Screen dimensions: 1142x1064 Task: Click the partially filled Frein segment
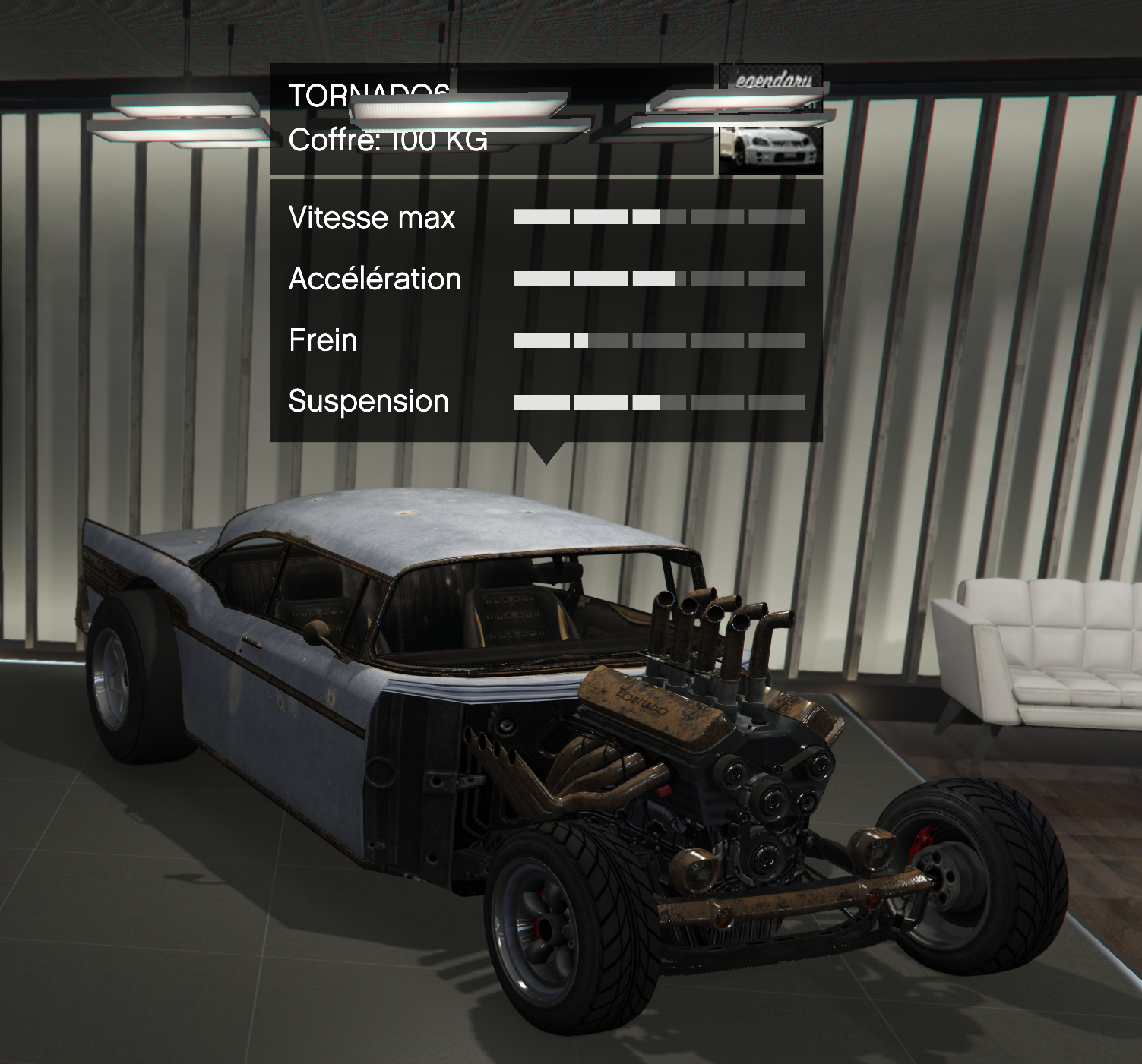pos(599,339)
